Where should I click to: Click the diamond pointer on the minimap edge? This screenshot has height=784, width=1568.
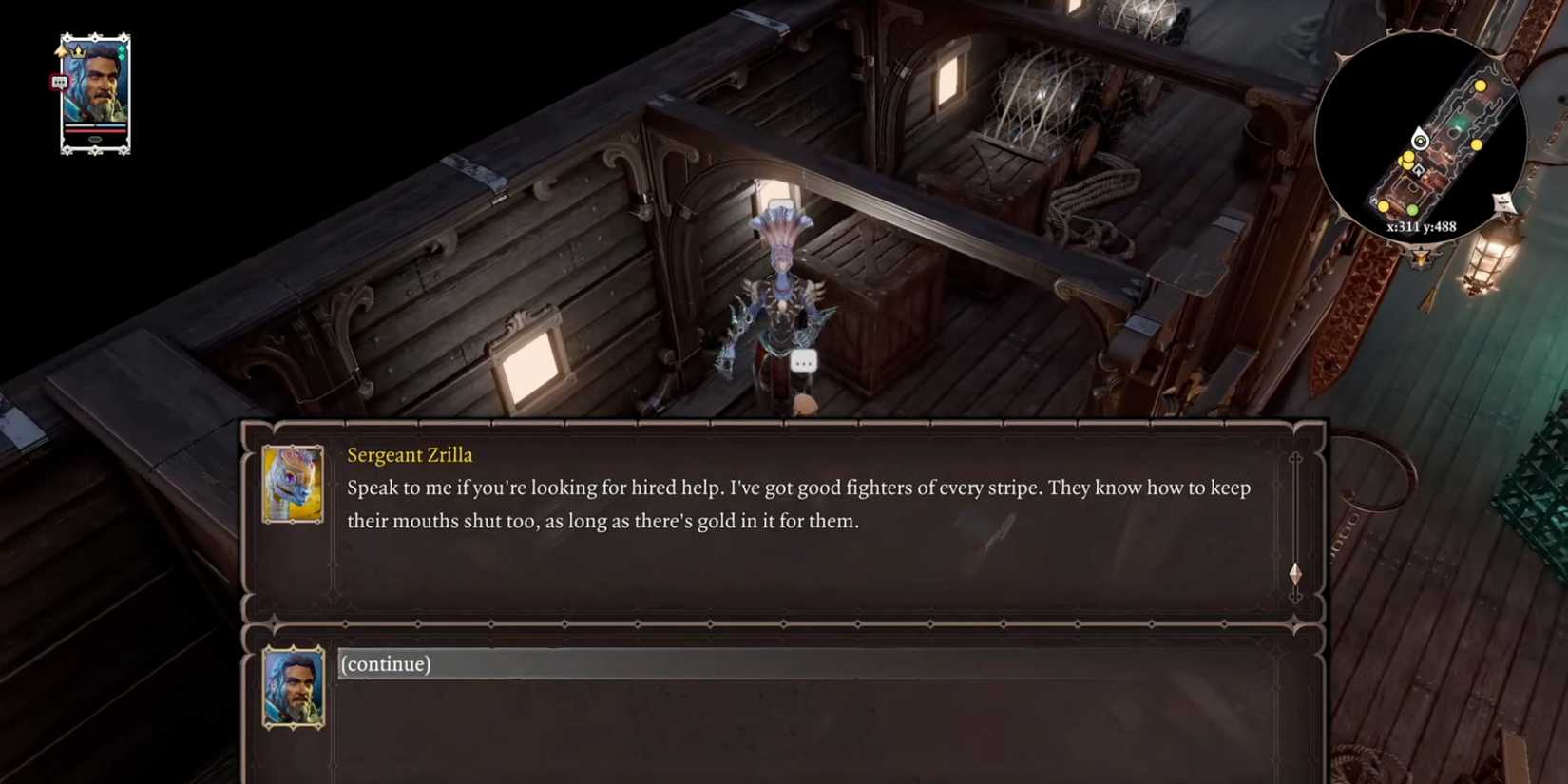[1502, 201]
